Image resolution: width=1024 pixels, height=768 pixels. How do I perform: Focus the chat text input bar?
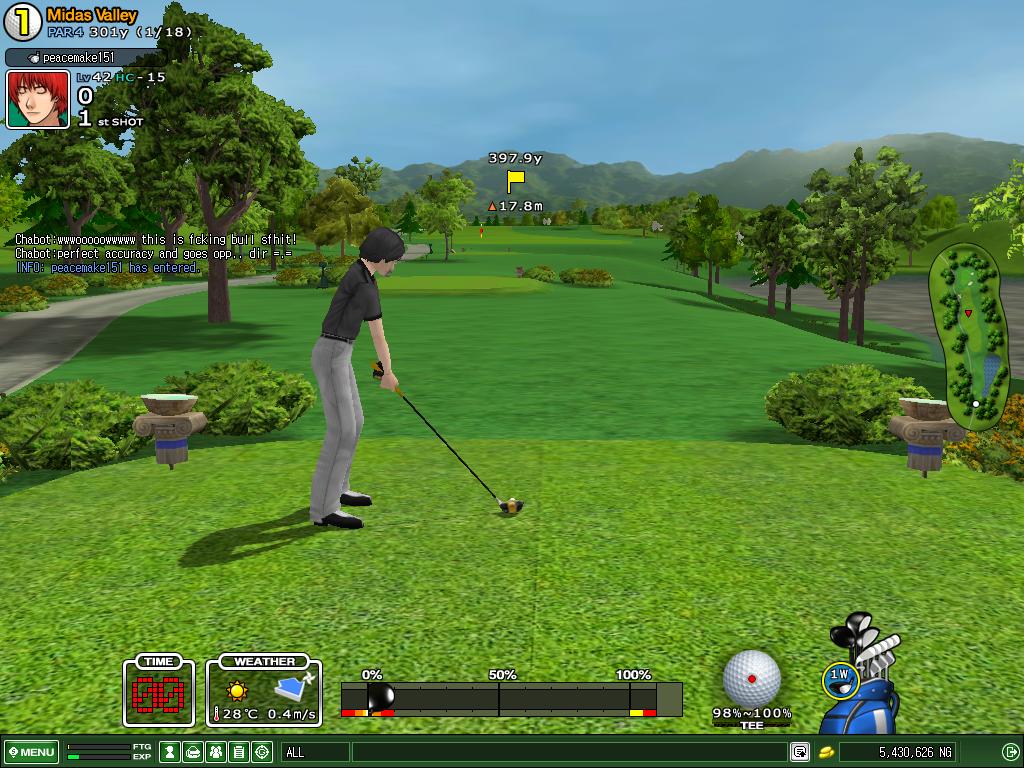(568, 752)
